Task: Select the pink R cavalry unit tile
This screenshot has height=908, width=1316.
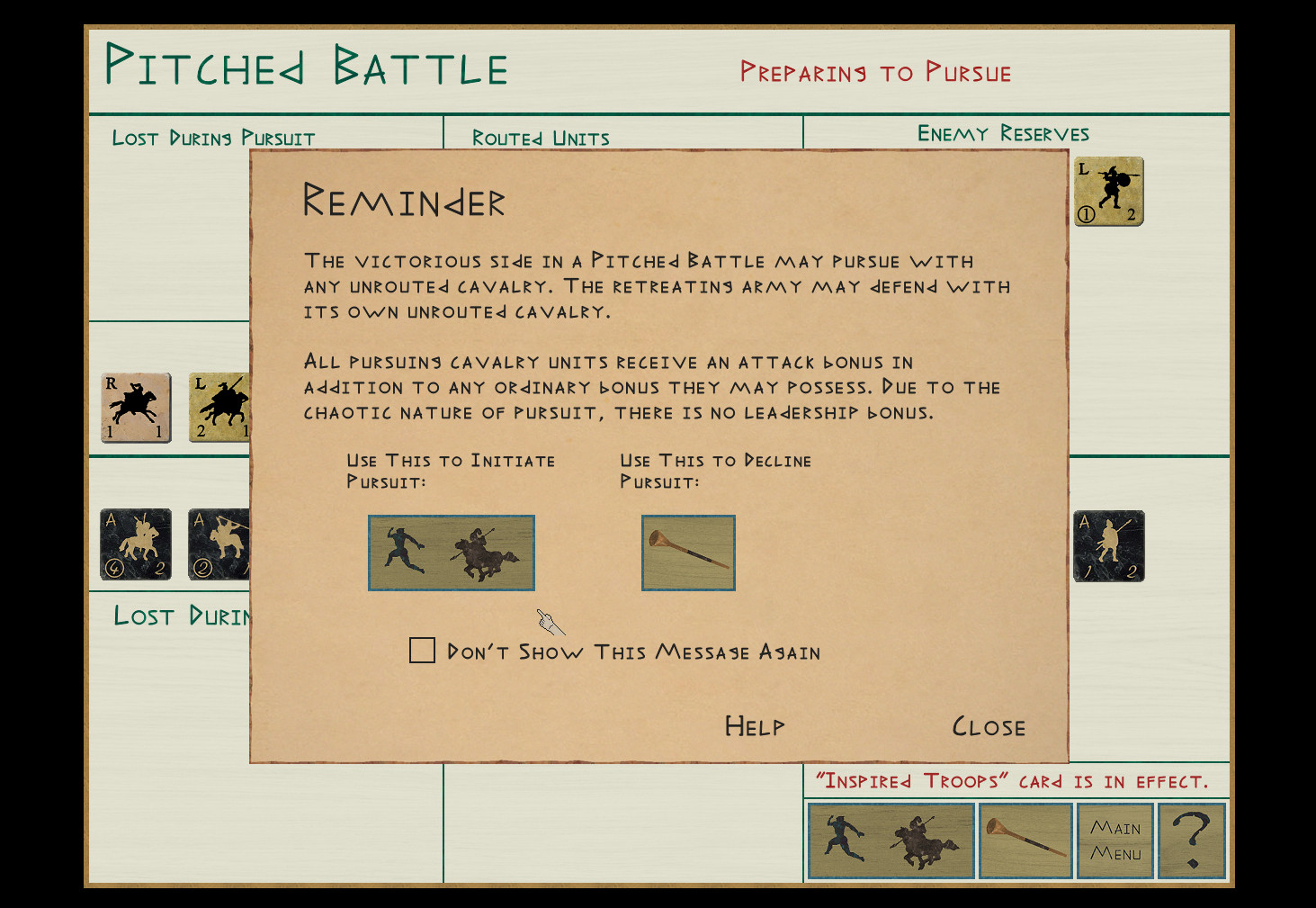Action: [x=136, y=408]
